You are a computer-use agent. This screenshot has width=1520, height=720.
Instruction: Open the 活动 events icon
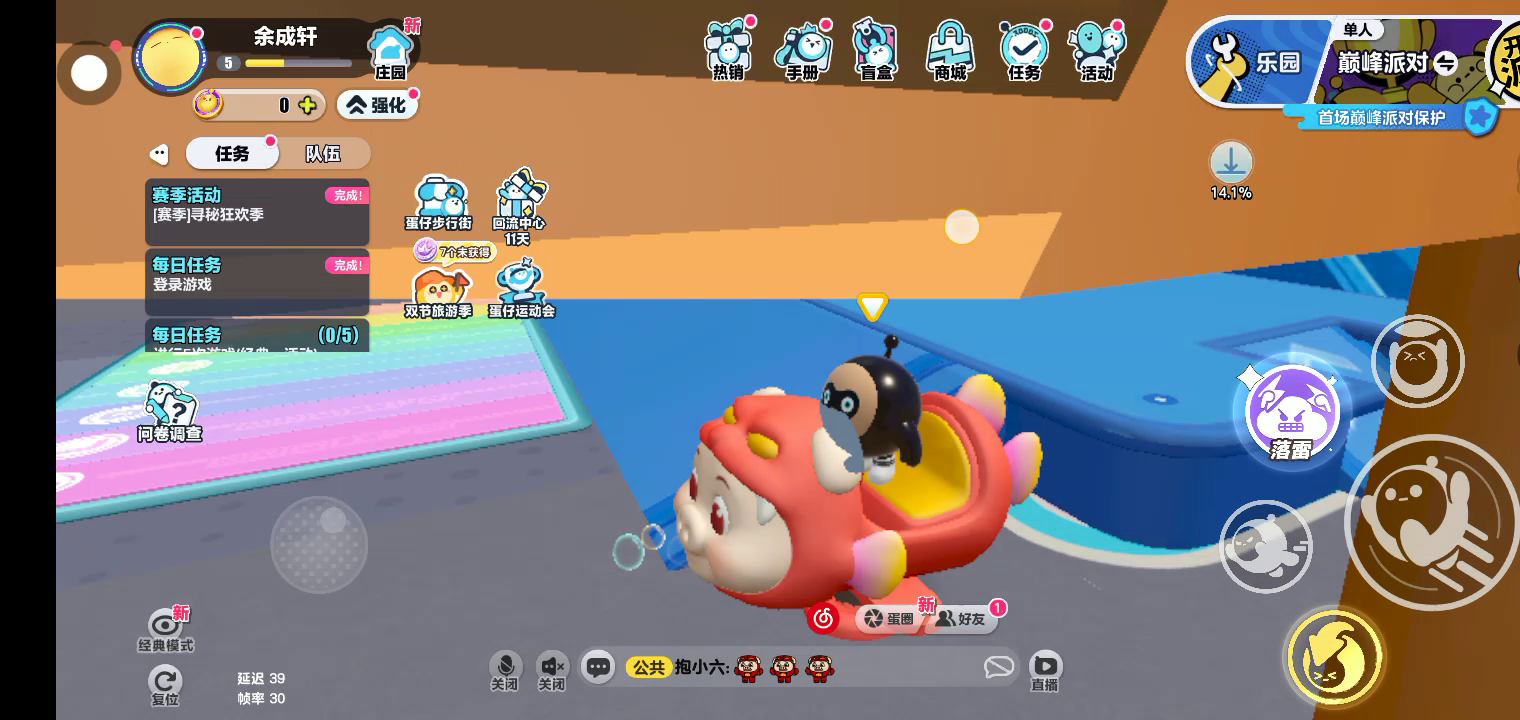pos(1097,50)
